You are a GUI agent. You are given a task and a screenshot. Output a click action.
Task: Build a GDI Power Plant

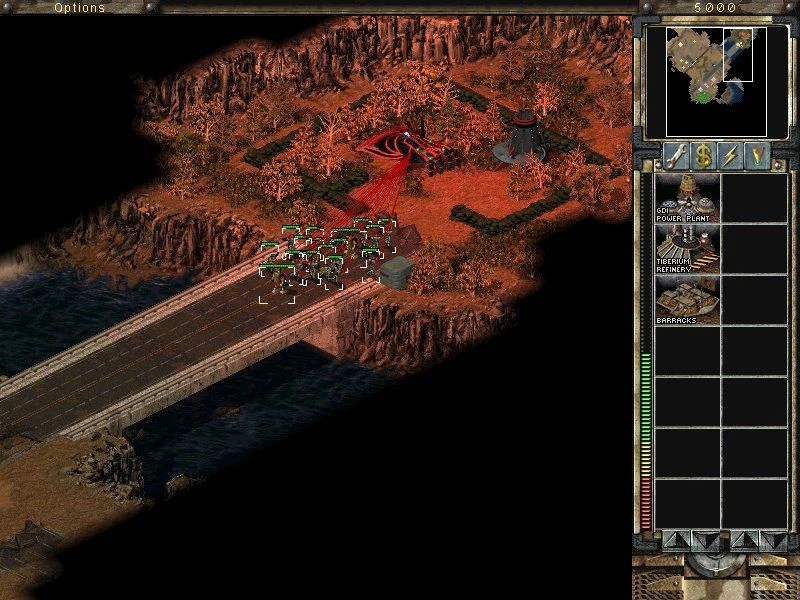pos(686,197)
